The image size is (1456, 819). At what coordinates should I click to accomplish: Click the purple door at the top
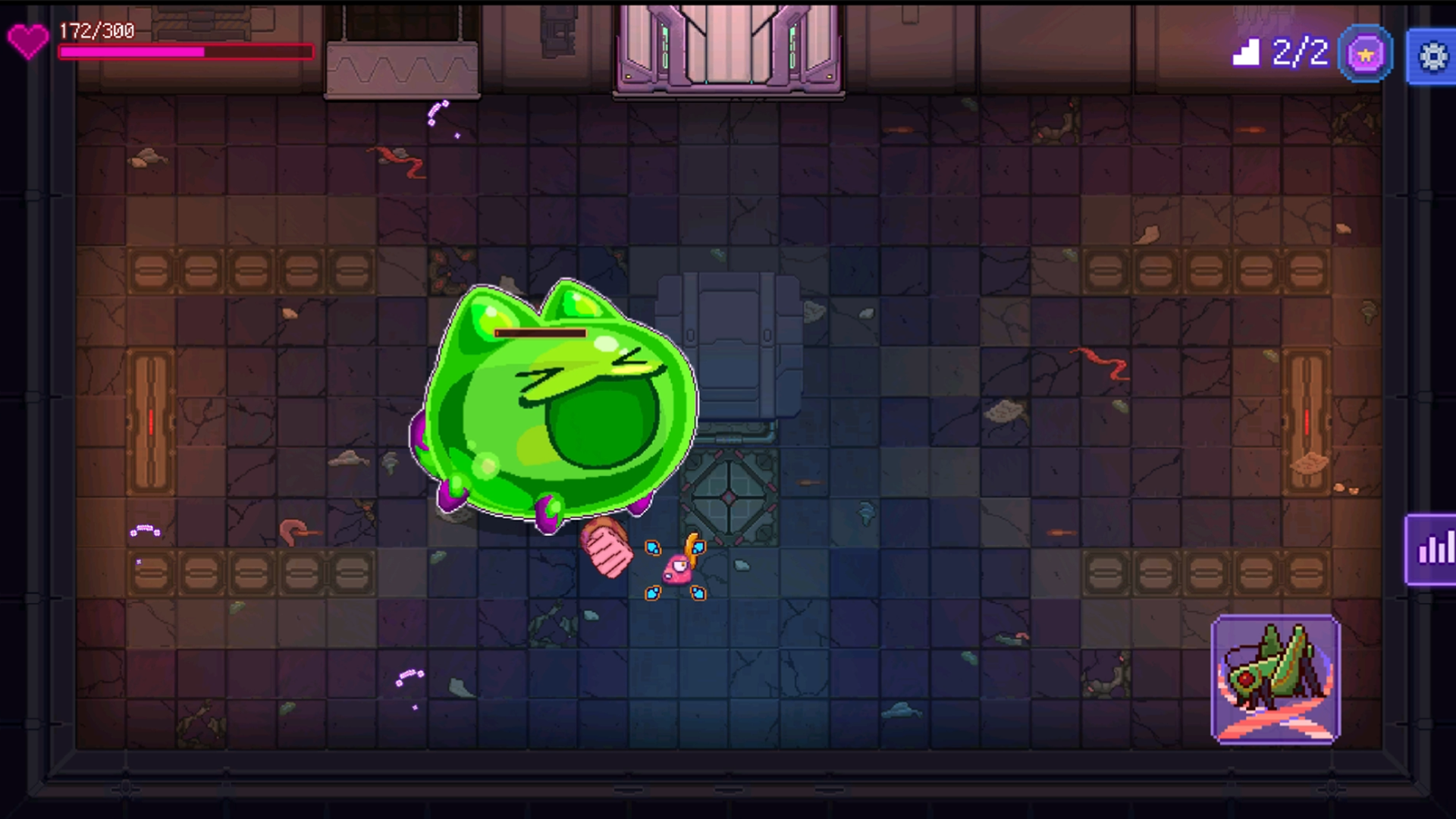[728, 45]
